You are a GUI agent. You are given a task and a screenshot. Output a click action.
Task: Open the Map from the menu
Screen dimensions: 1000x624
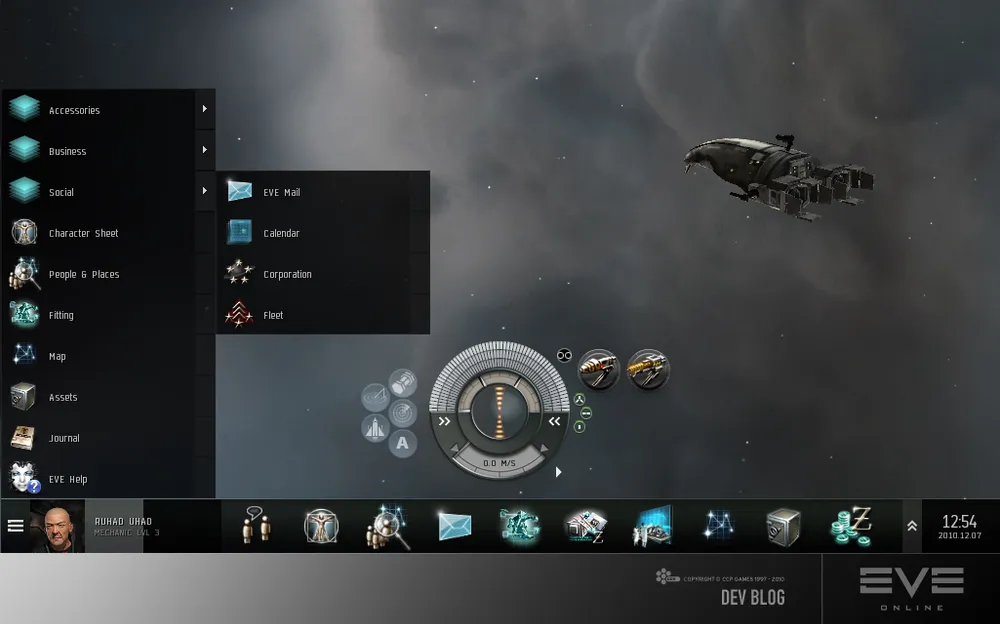(57, 356)
